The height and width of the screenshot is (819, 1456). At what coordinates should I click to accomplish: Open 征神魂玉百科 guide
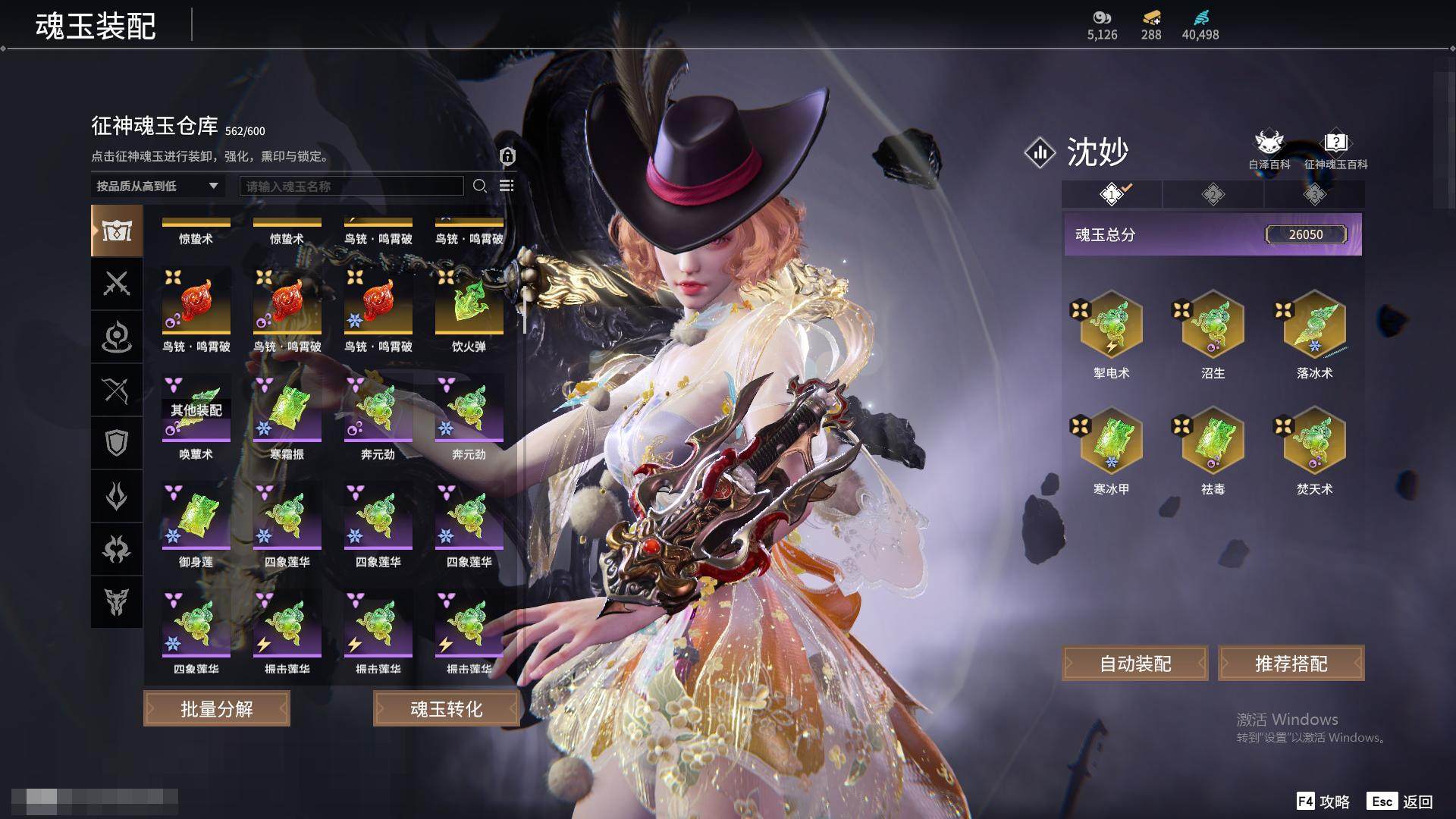click(1335, 149)
